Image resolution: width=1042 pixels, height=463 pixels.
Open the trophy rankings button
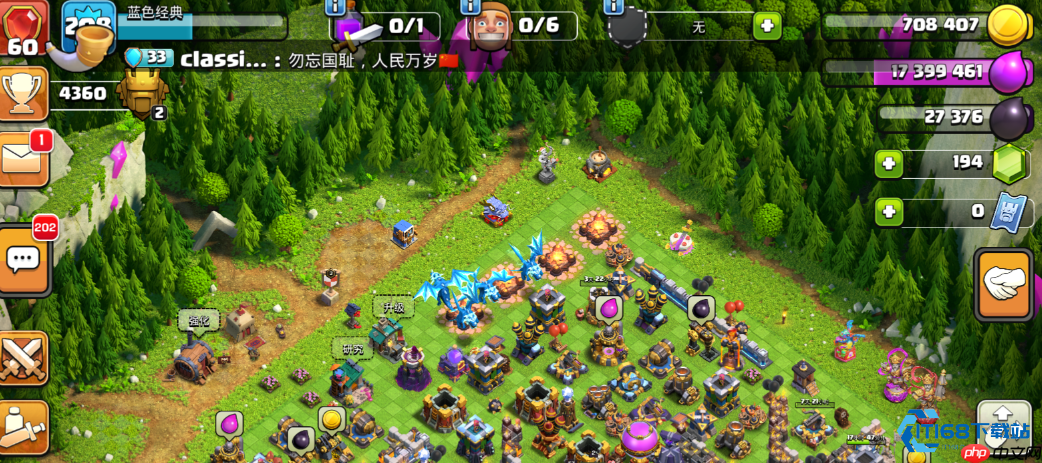point(23,94)
